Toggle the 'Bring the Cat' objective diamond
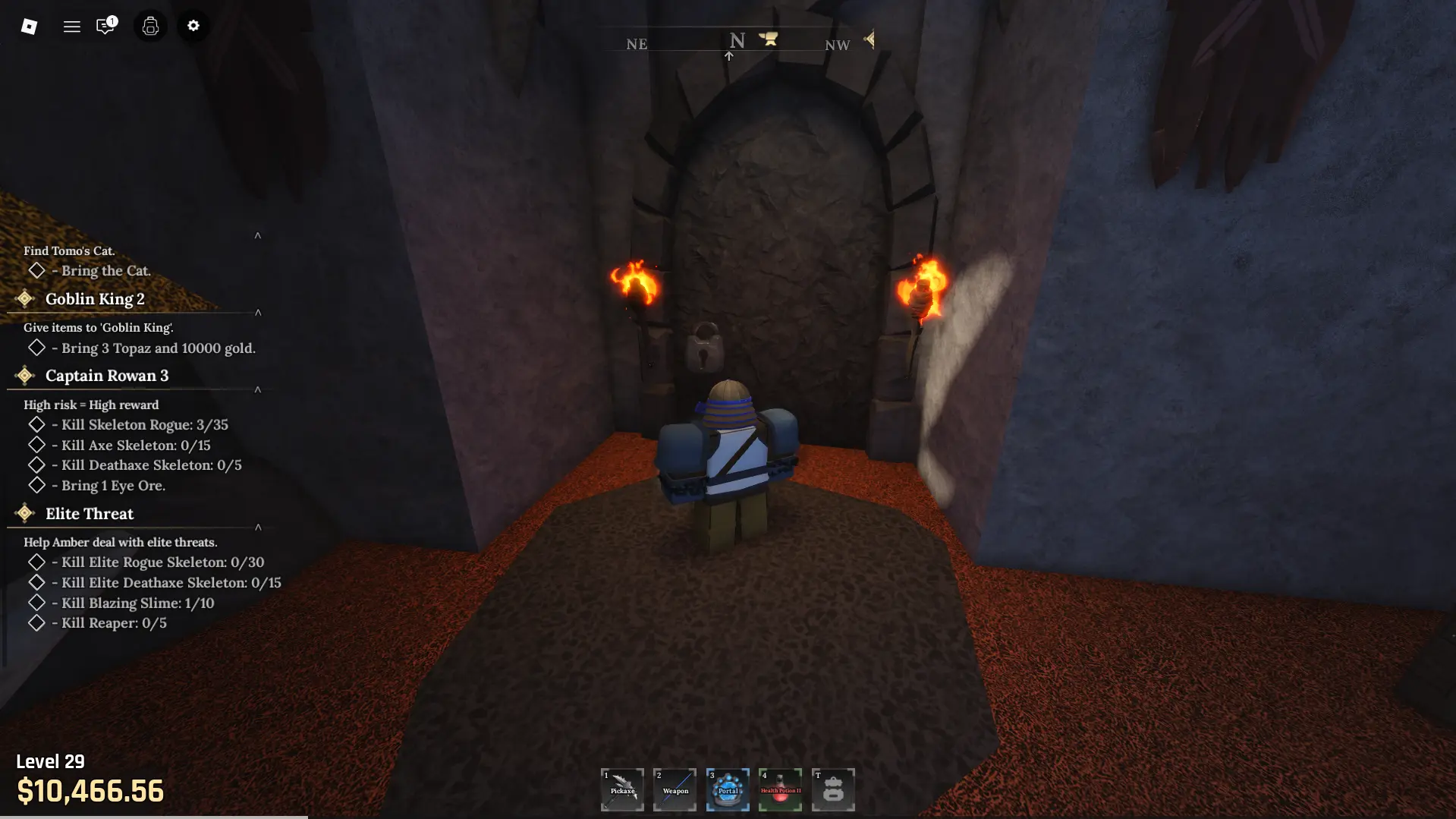The height and width of the screenshot is (819, 1456). coord(36,270)
